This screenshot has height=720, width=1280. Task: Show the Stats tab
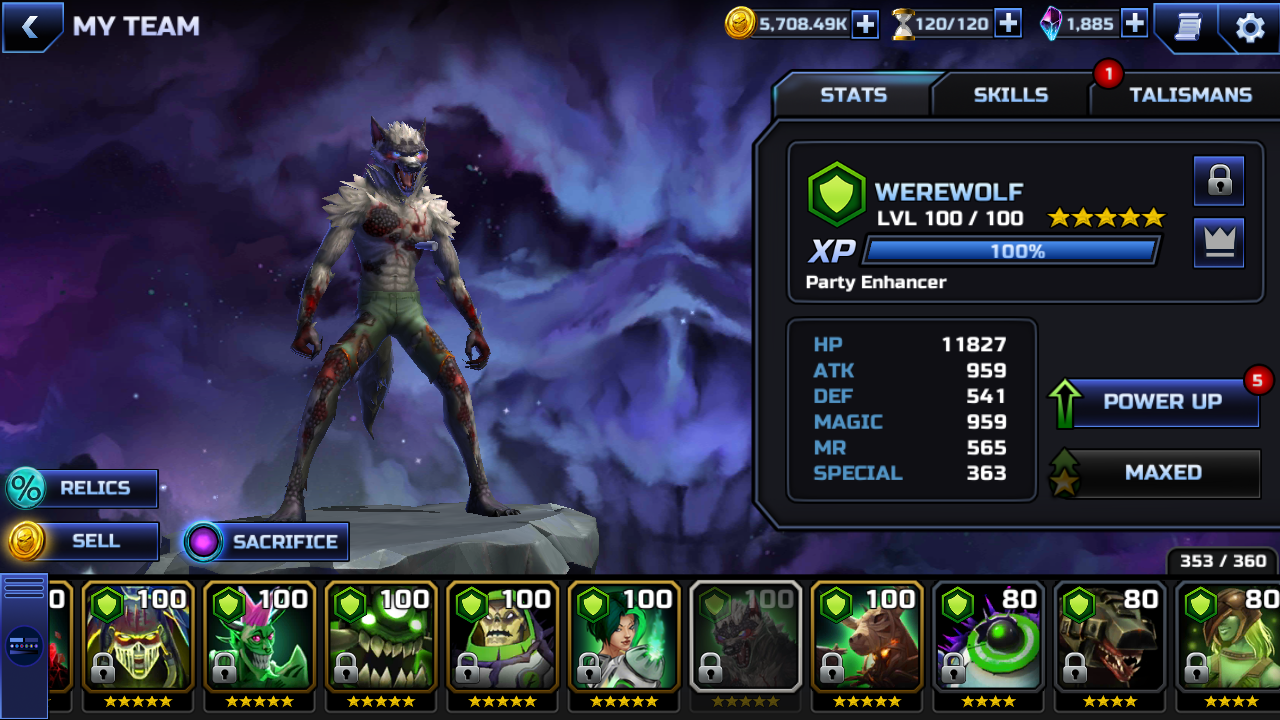(853, 95)
